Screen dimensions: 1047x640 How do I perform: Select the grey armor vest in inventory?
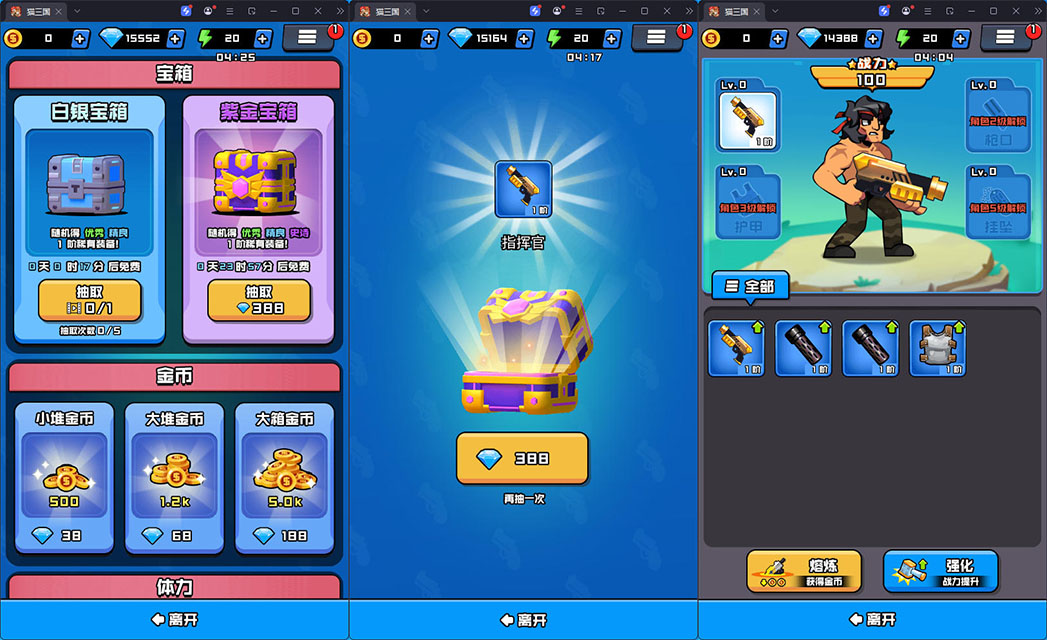937,348
